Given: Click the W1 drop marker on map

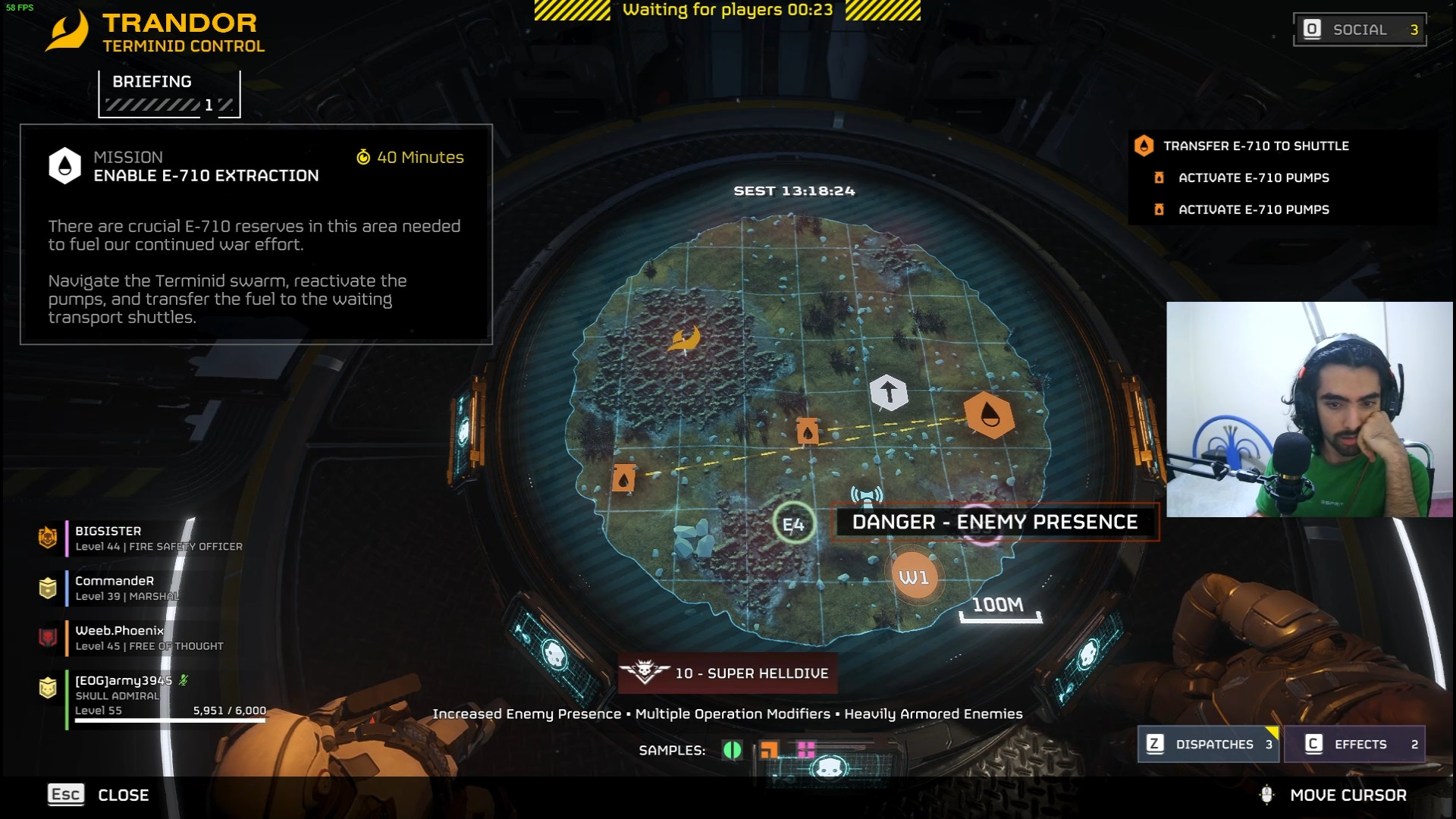Looking at the screenshot, I should 914,577.
